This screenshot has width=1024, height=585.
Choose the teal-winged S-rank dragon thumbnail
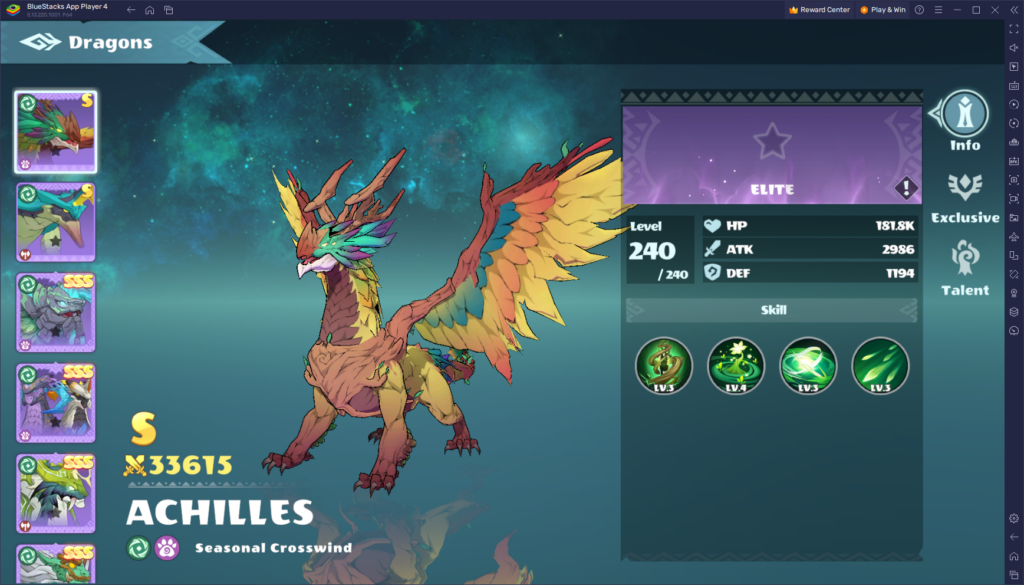pyautogui.click(x=56, y=222)
